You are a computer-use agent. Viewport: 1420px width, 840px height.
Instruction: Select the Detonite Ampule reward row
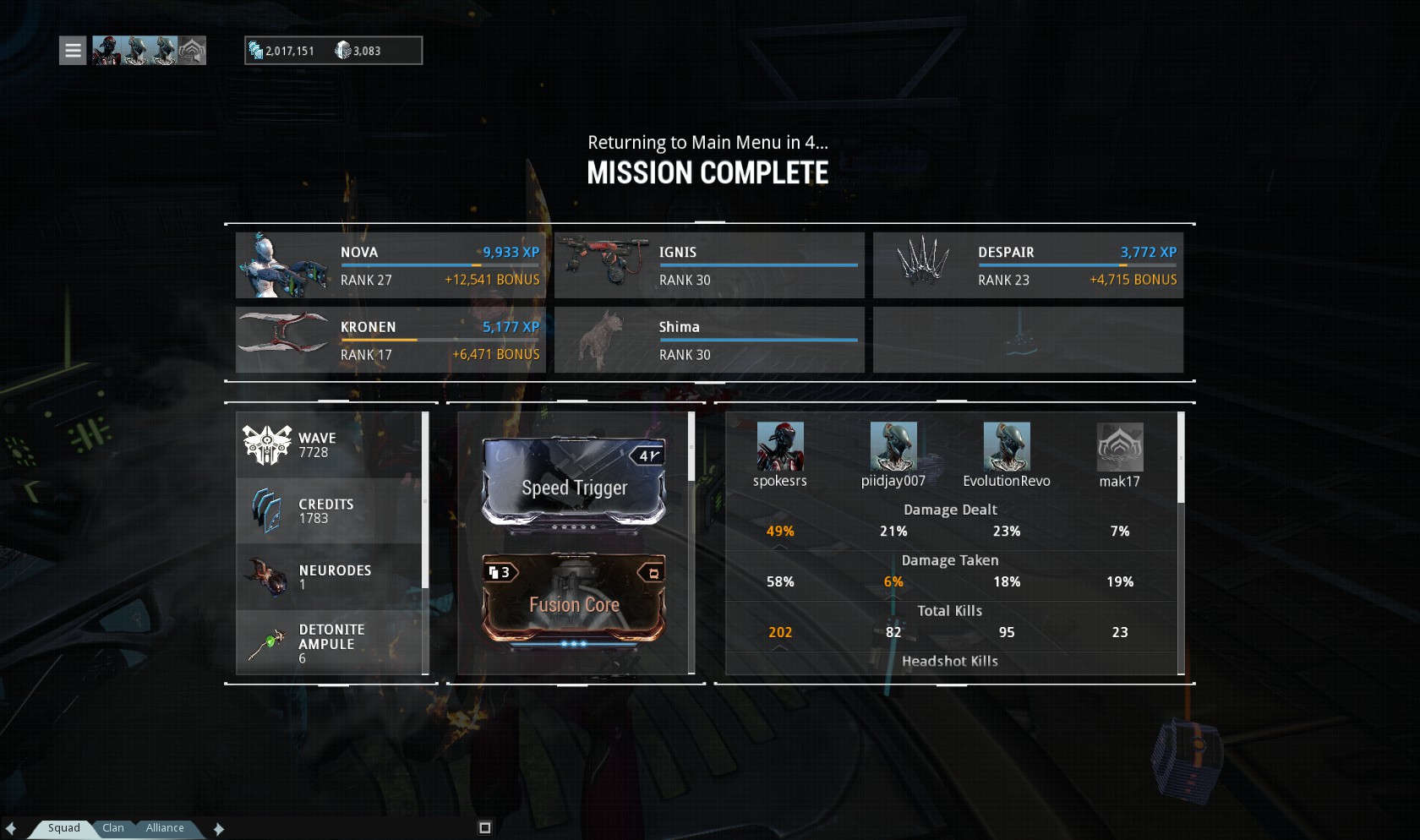(329, 643)
